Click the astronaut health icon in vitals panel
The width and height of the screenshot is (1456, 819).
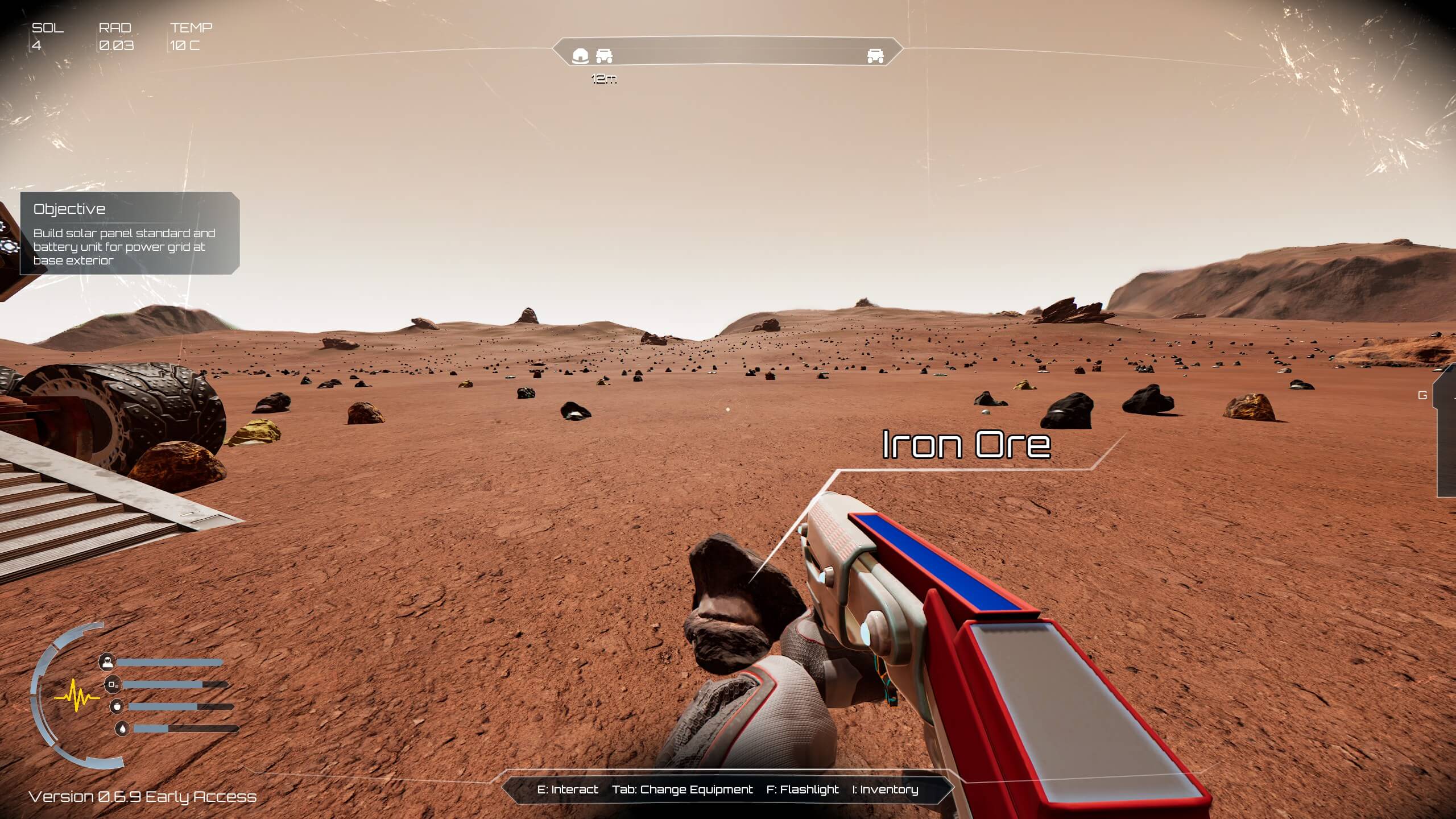click(x=107, y=663)
